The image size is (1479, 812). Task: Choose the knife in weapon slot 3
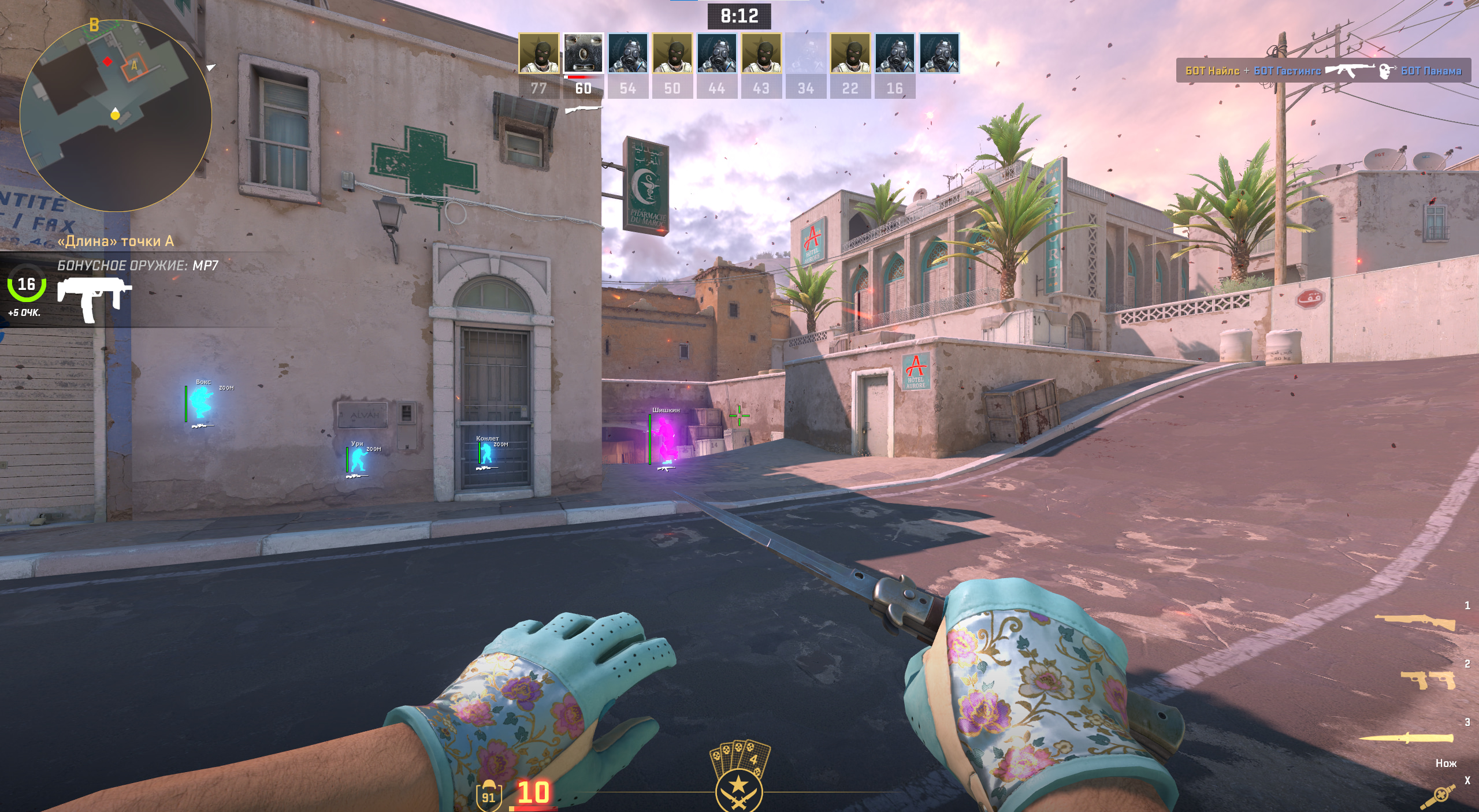tap(1406, 737)
